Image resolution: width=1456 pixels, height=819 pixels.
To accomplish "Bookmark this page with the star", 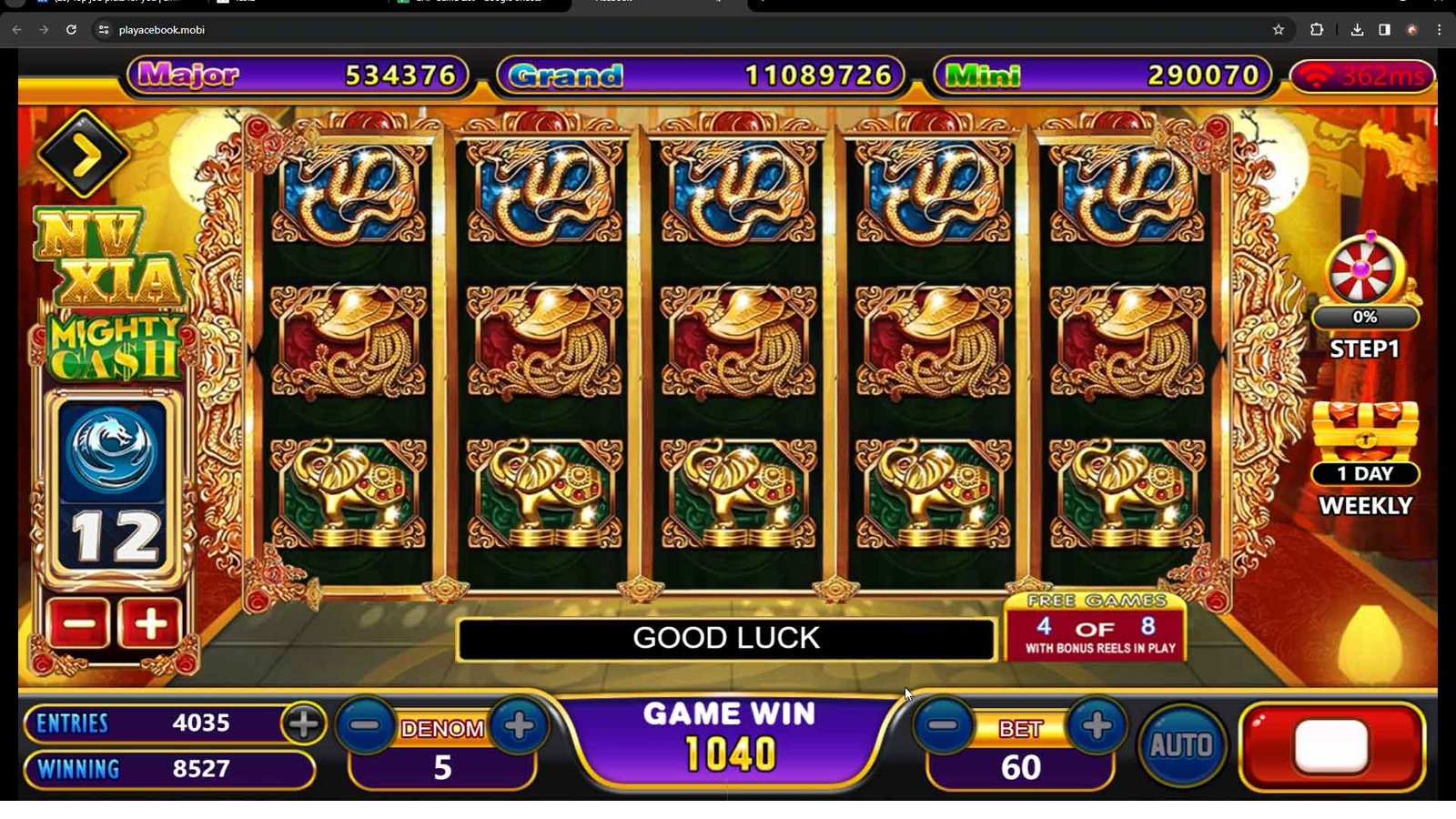I will point(1279,30).
